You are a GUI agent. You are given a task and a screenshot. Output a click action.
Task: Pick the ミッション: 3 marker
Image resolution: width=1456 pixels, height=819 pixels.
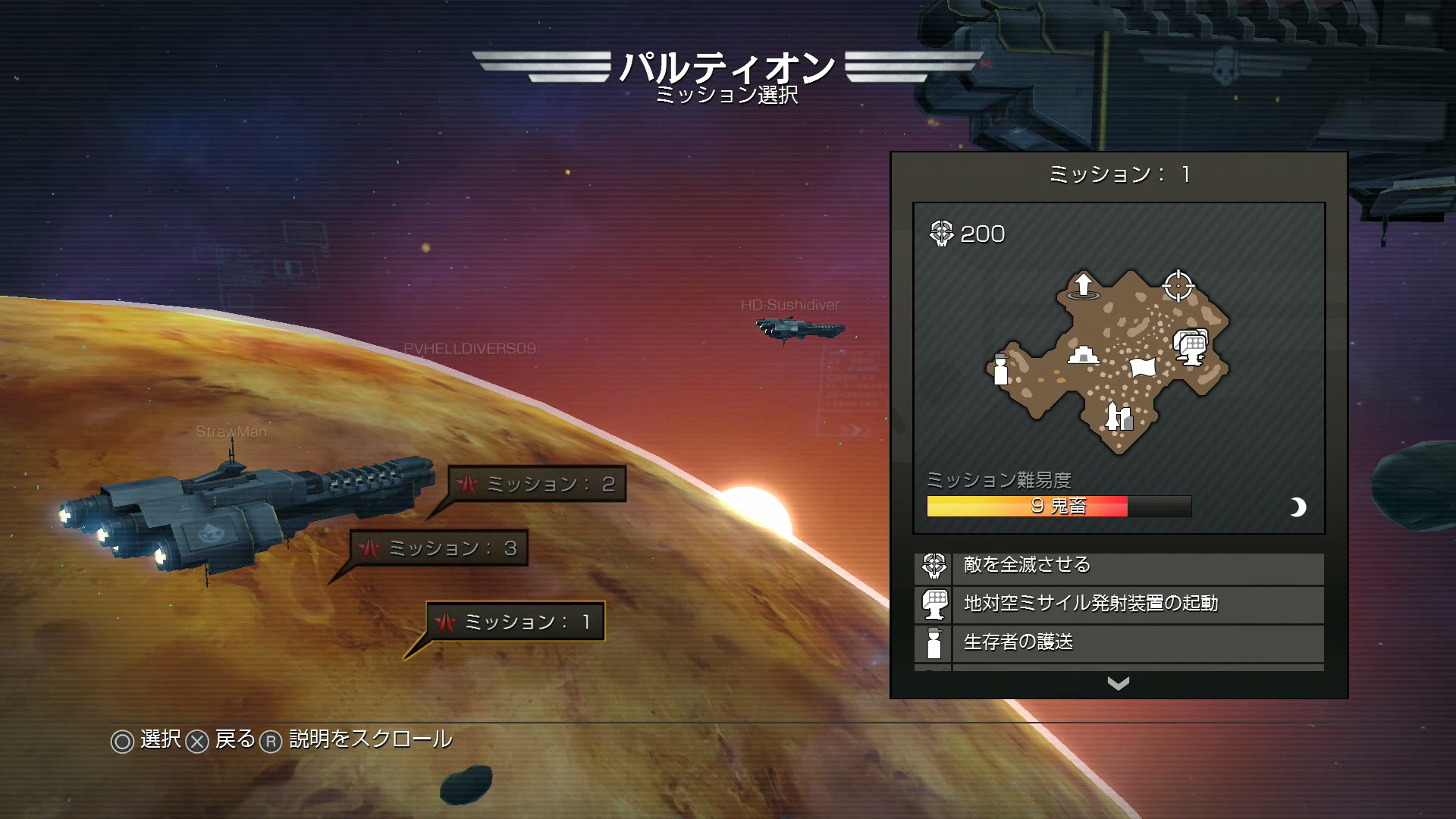440,548
